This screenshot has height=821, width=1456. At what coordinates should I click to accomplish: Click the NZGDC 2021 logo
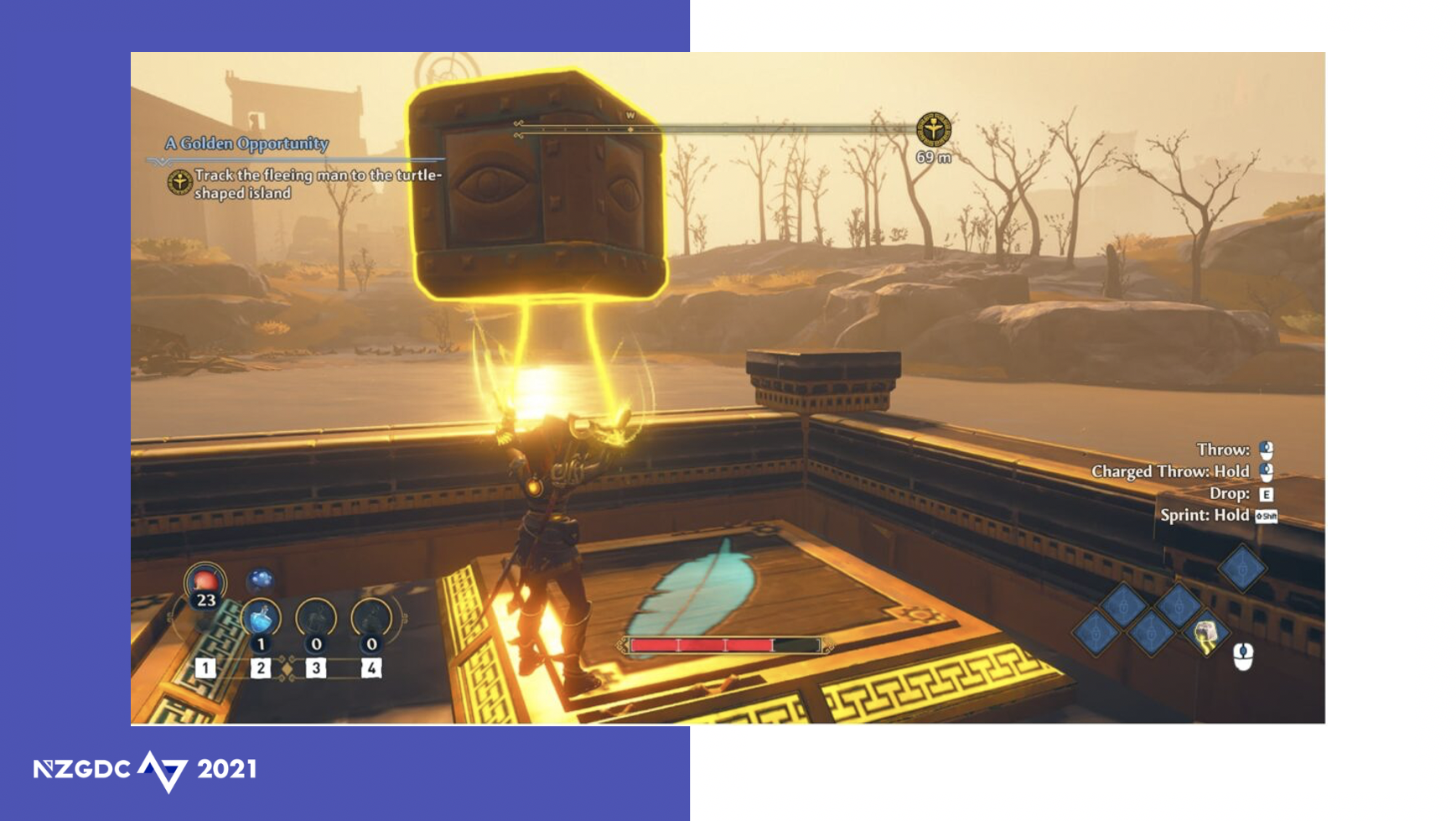click(145, 770)
